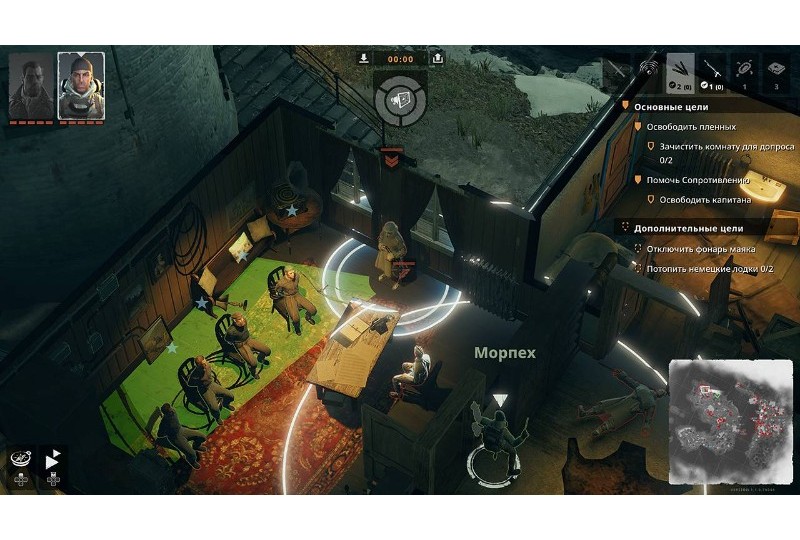Toggle the fast-forward double-arrow icon
800x540 pixels.
(53, 459)
